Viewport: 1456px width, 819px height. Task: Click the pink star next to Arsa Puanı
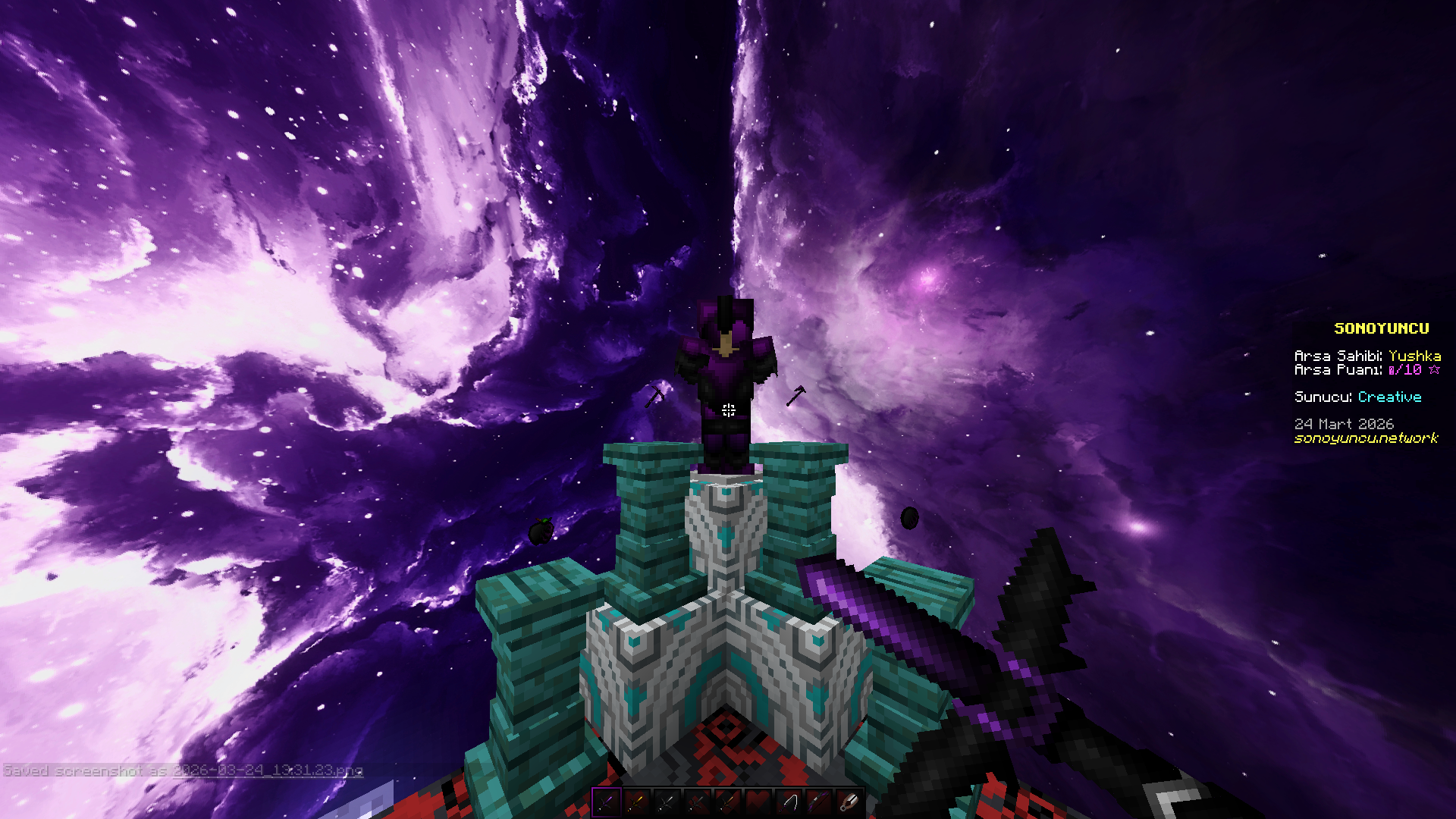tap(1435, 369)
